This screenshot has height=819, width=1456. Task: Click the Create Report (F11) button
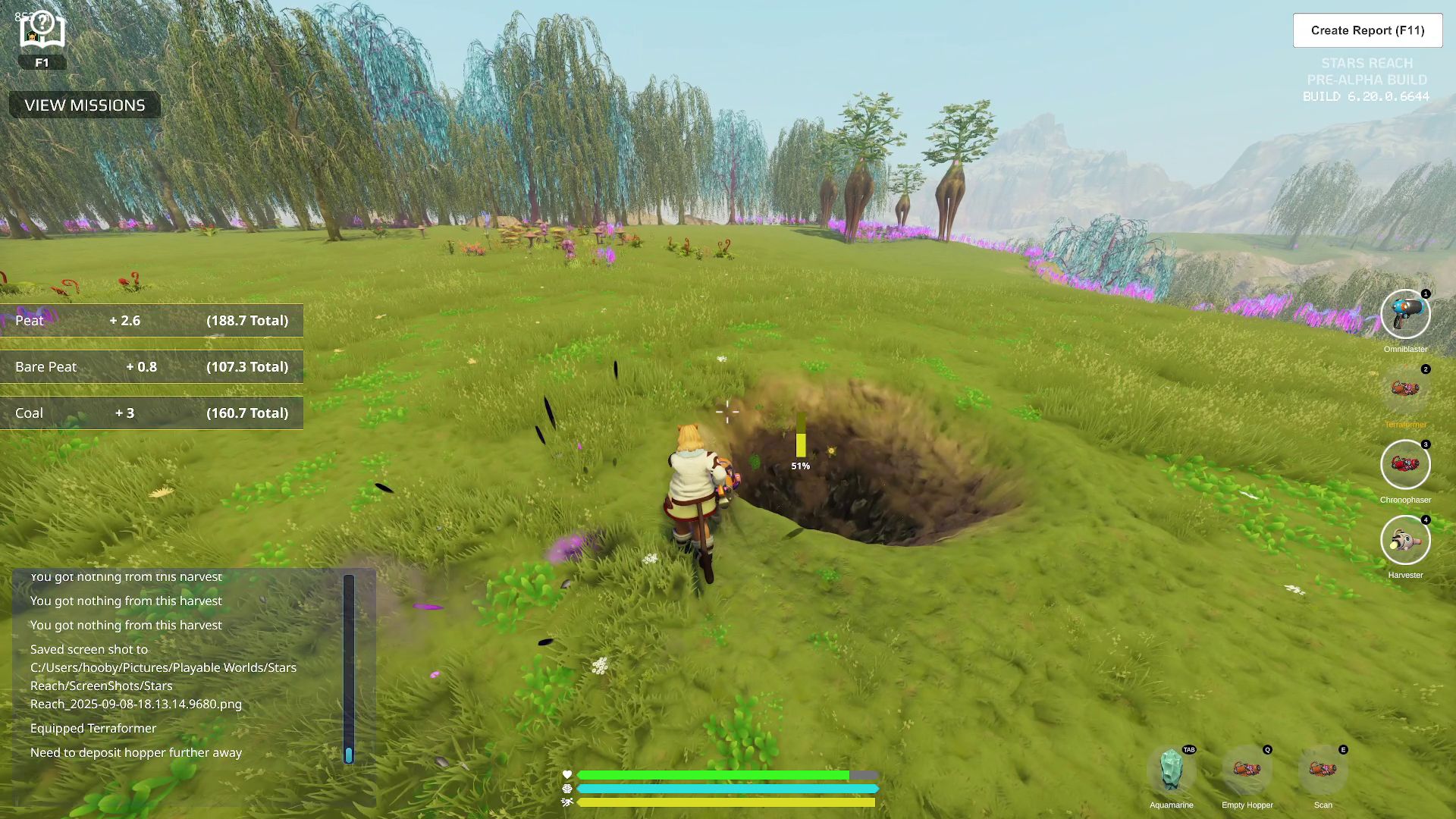[1367, 30]
